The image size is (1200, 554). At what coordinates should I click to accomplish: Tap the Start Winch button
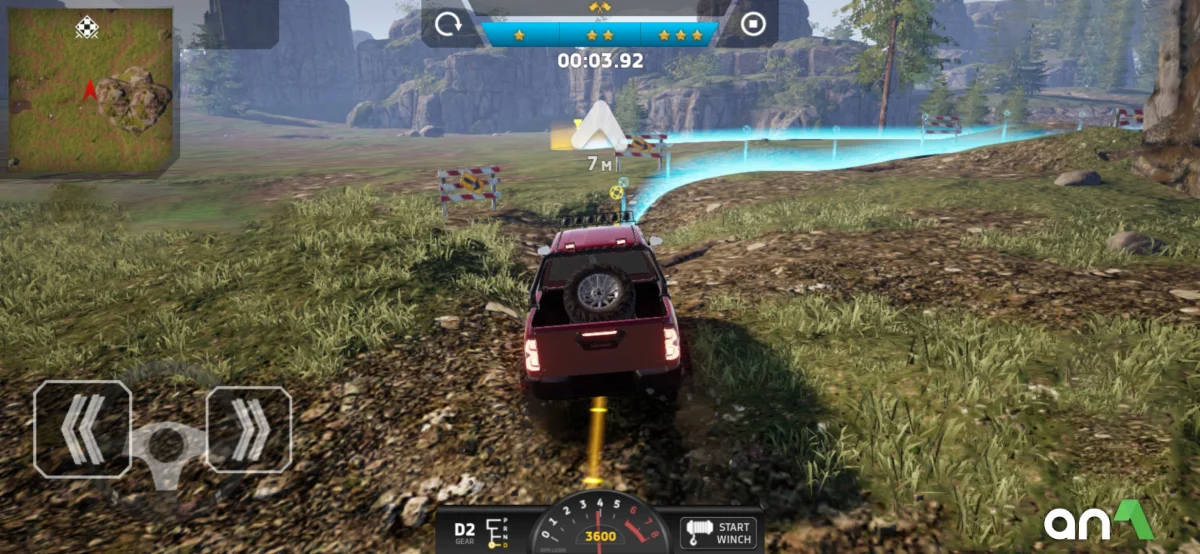(x=718, y=532)
